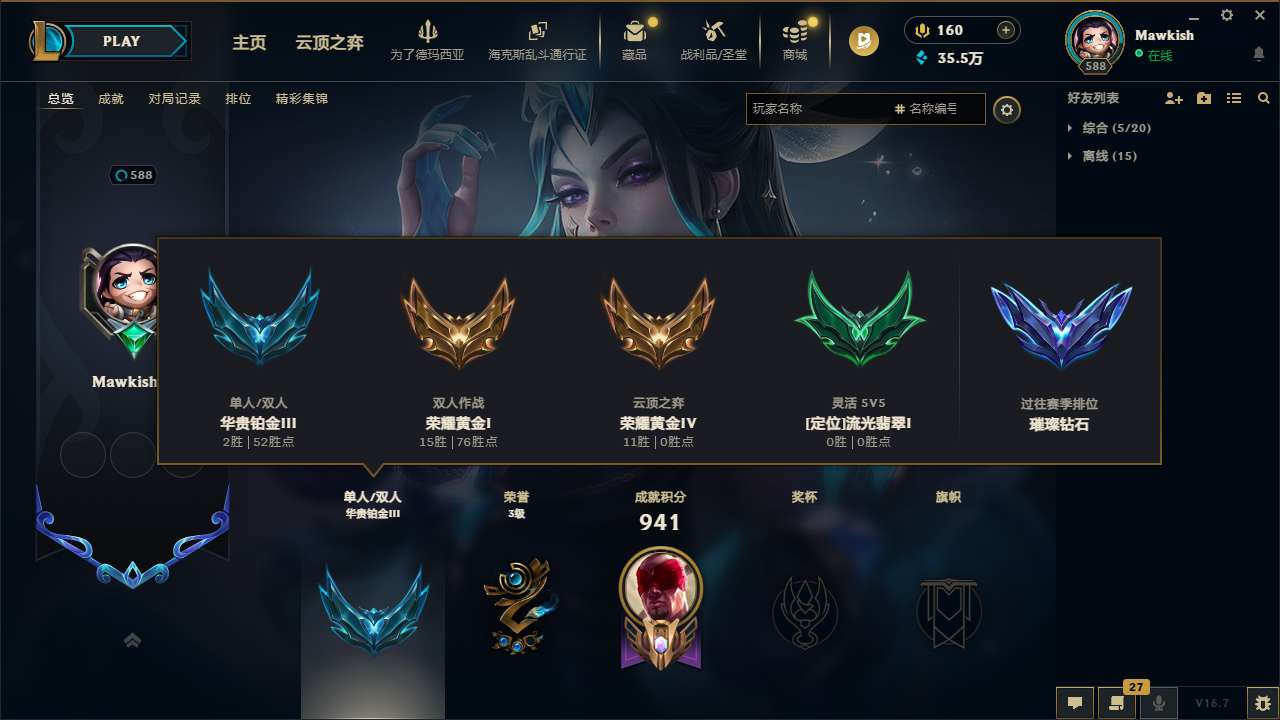Click the add friend icon
1280x720 pixels.
coord(1174,98)
